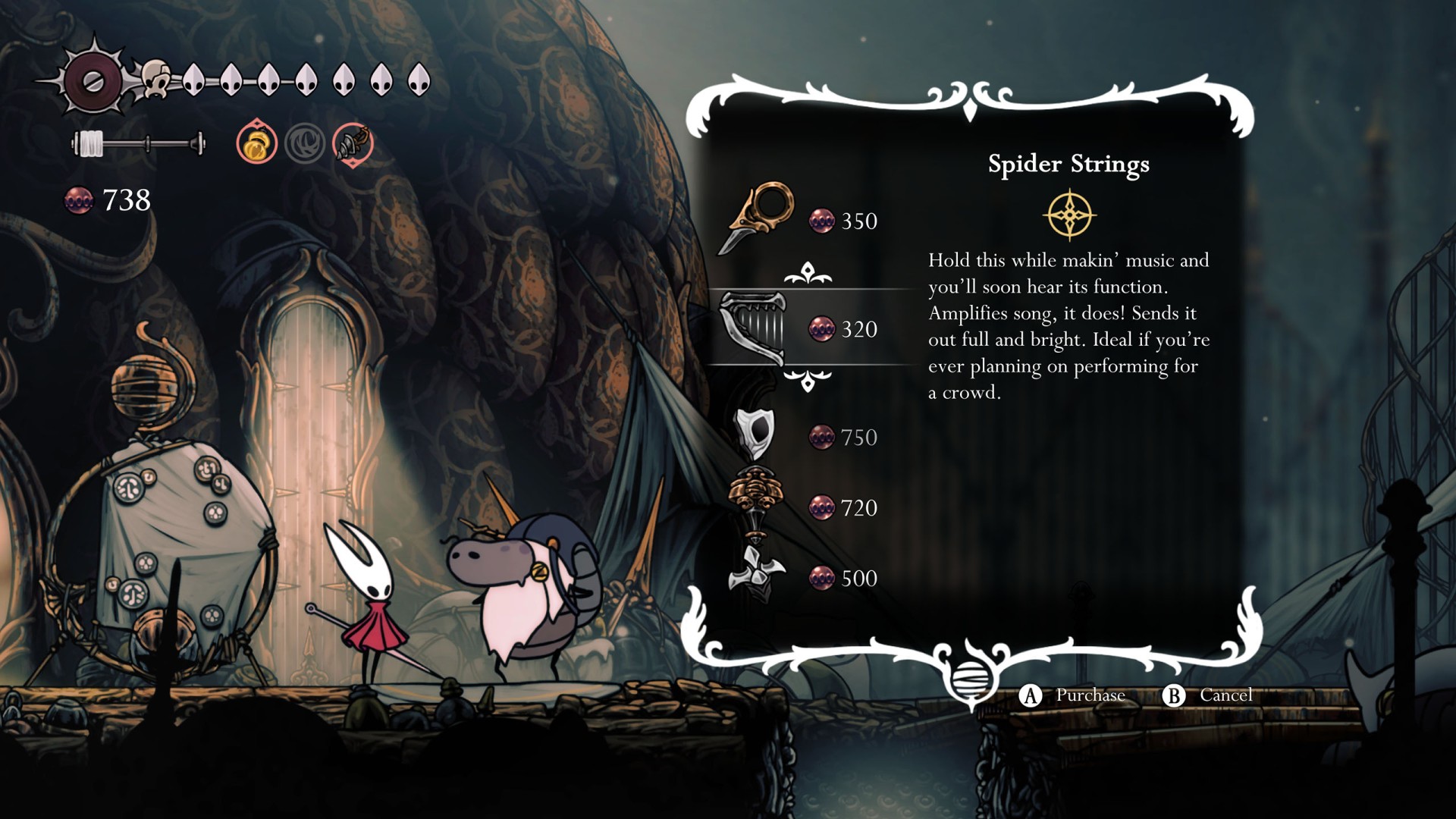The image size is (1456, 819).
Task: Select the greyed-out swirl skill icon
Action: coord(305,143)
